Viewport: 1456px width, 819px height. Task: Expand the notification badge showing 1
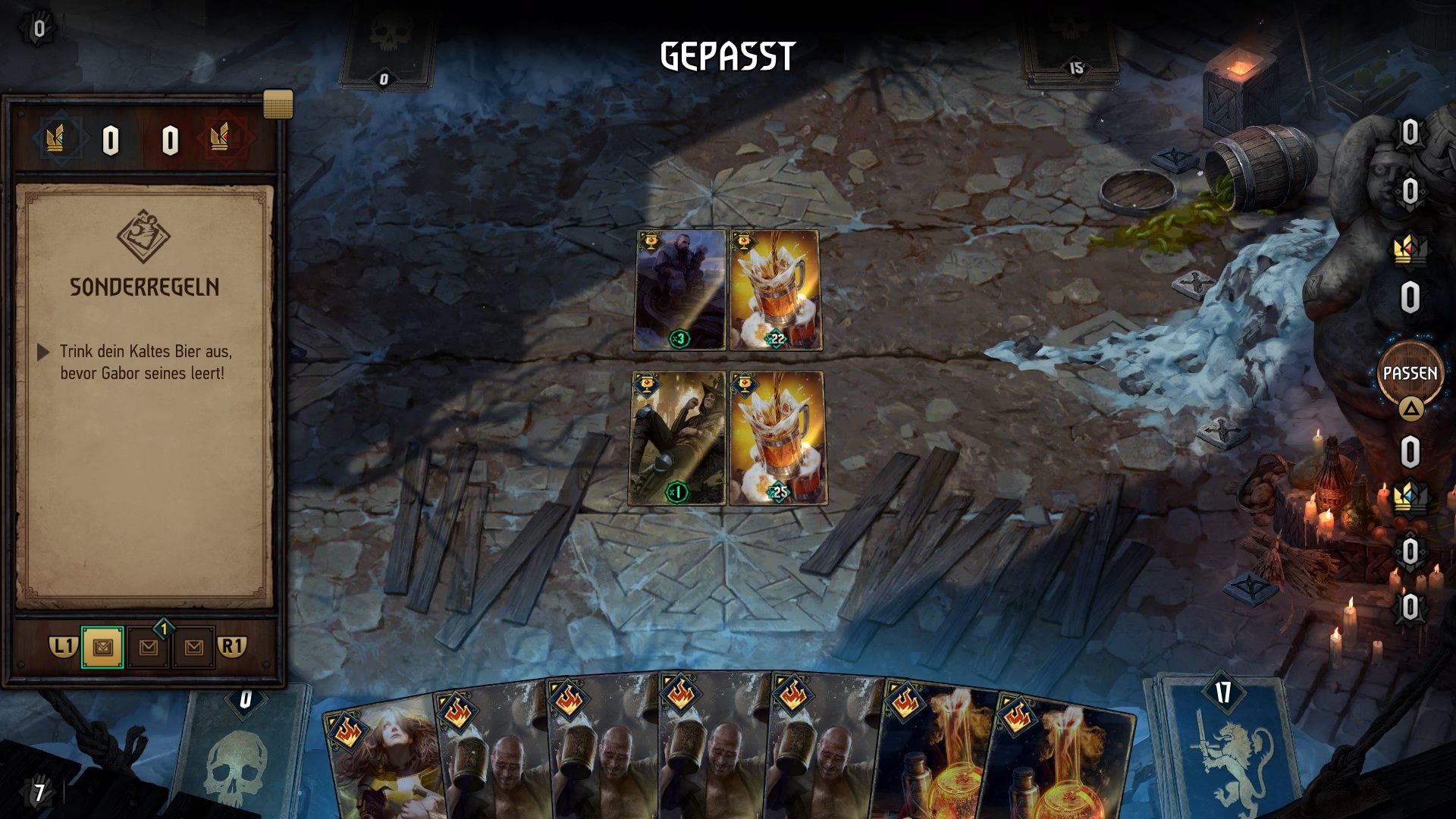164,629
